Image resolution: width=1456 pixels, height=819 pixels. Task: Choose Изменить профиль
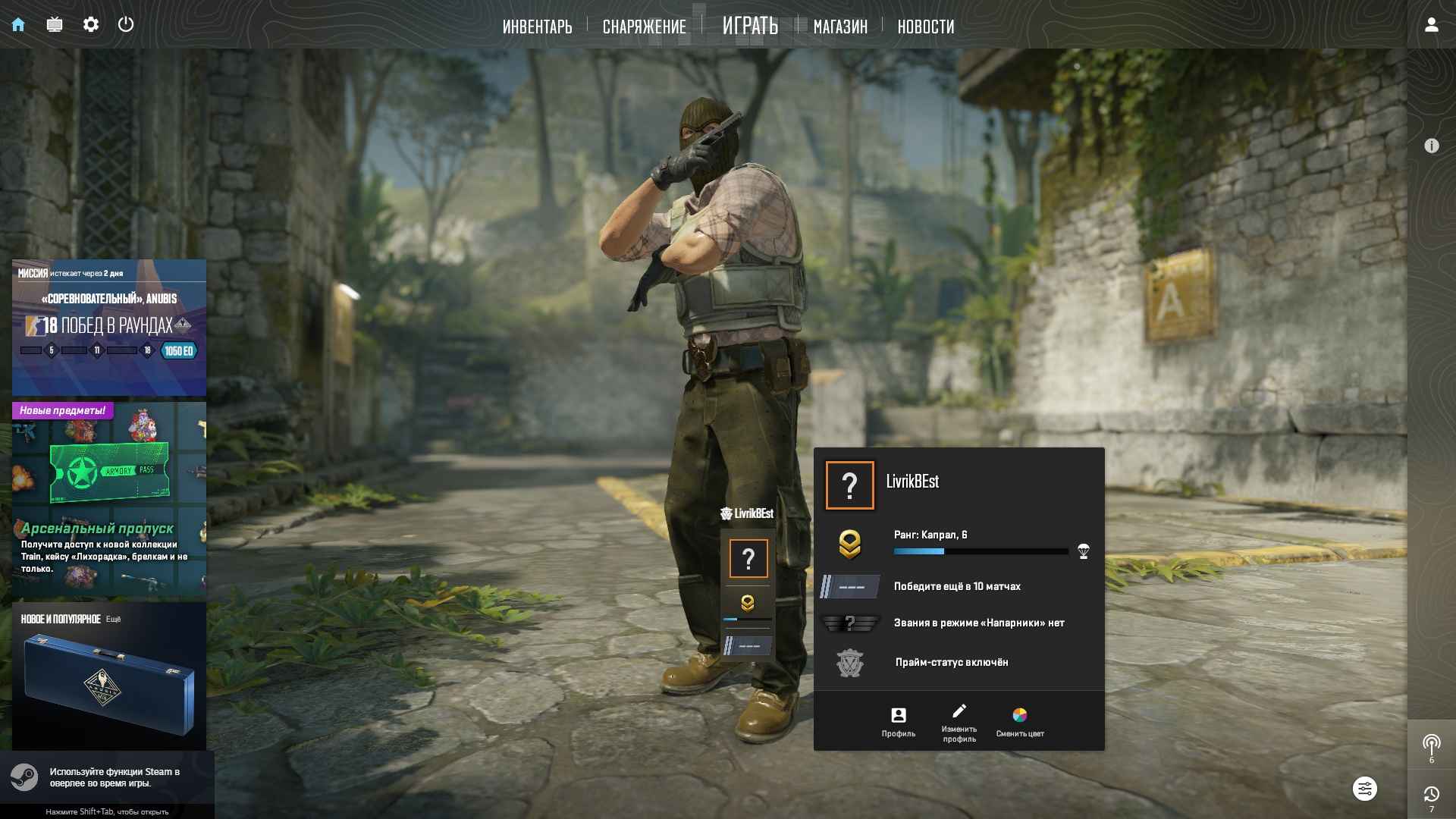pos(959,721)
